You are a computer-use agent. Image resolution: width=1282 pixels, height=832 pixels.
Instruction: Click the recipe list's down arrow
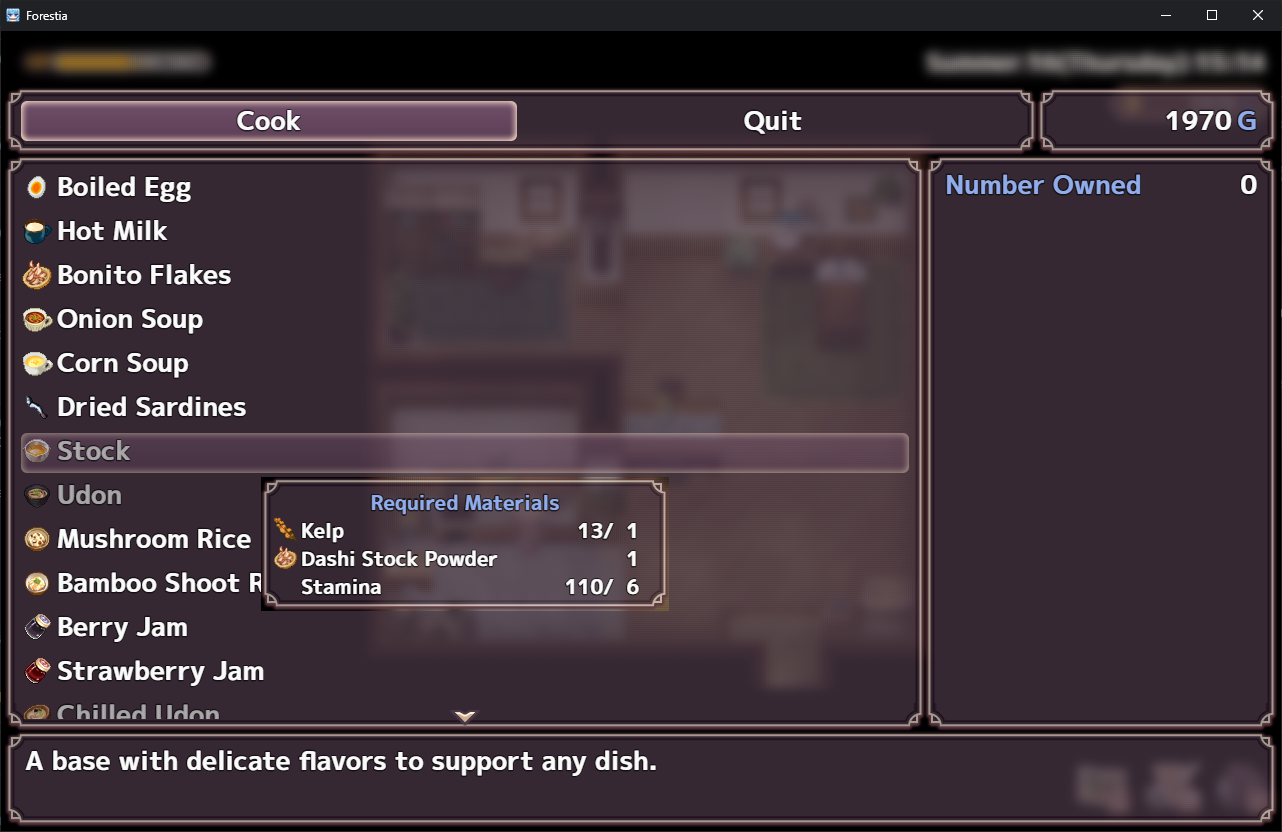click(x=465, y=716)
